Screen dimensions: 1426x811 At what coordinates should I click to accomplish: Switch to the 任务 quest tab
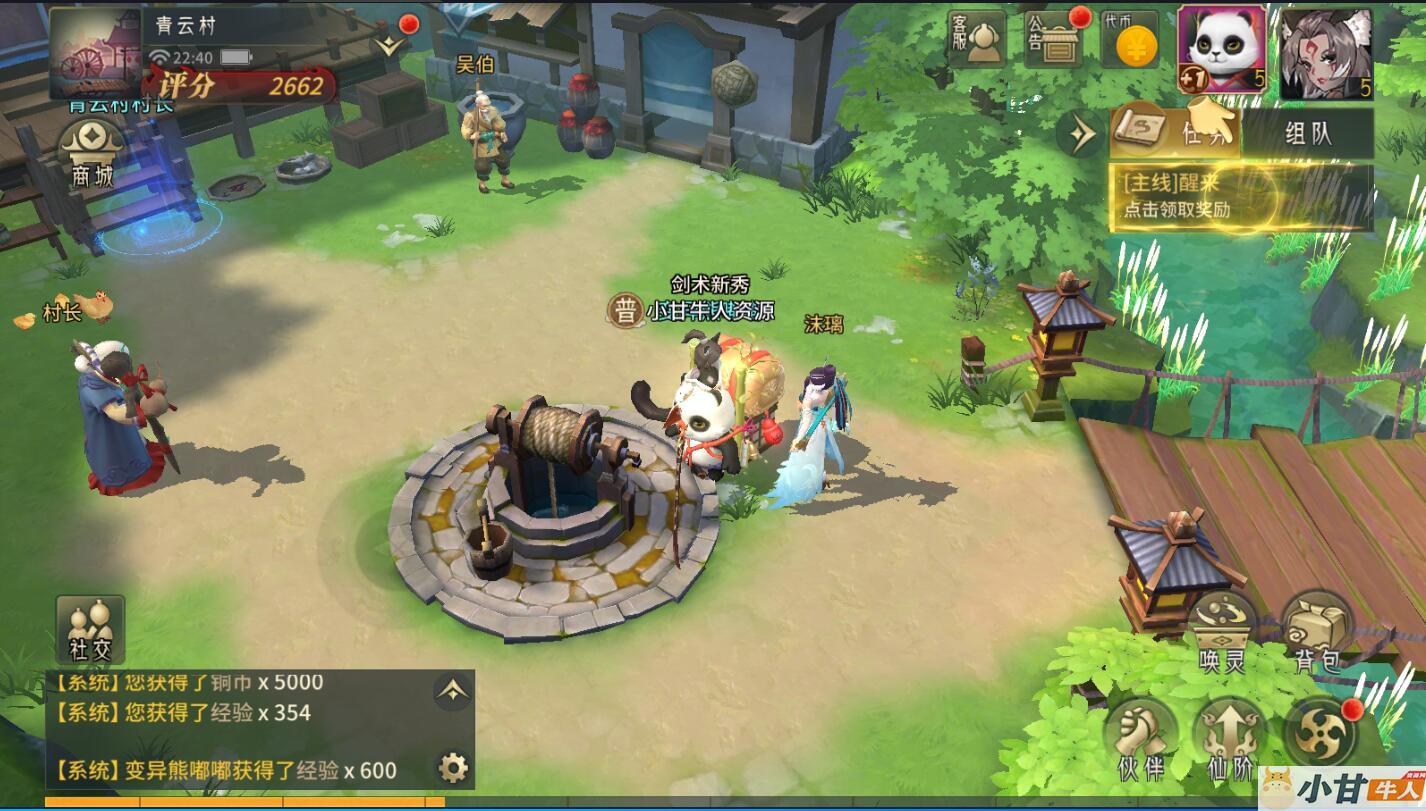coord(1176,132)
